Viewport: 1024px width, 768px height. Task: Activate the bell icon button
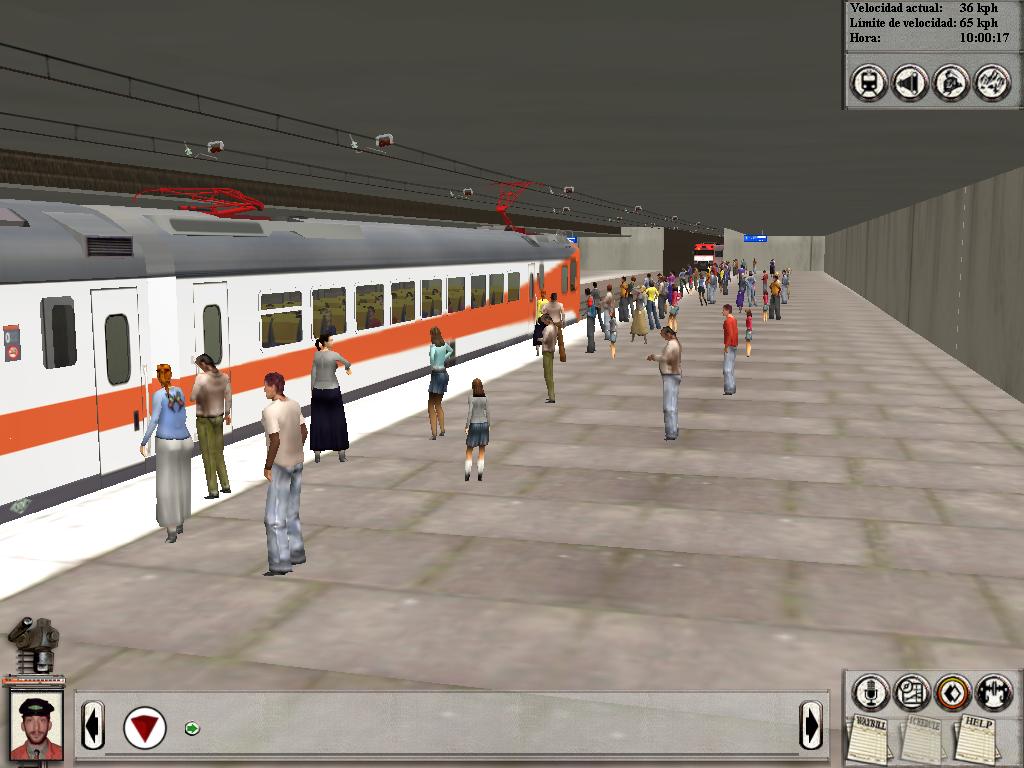point(951,82)
